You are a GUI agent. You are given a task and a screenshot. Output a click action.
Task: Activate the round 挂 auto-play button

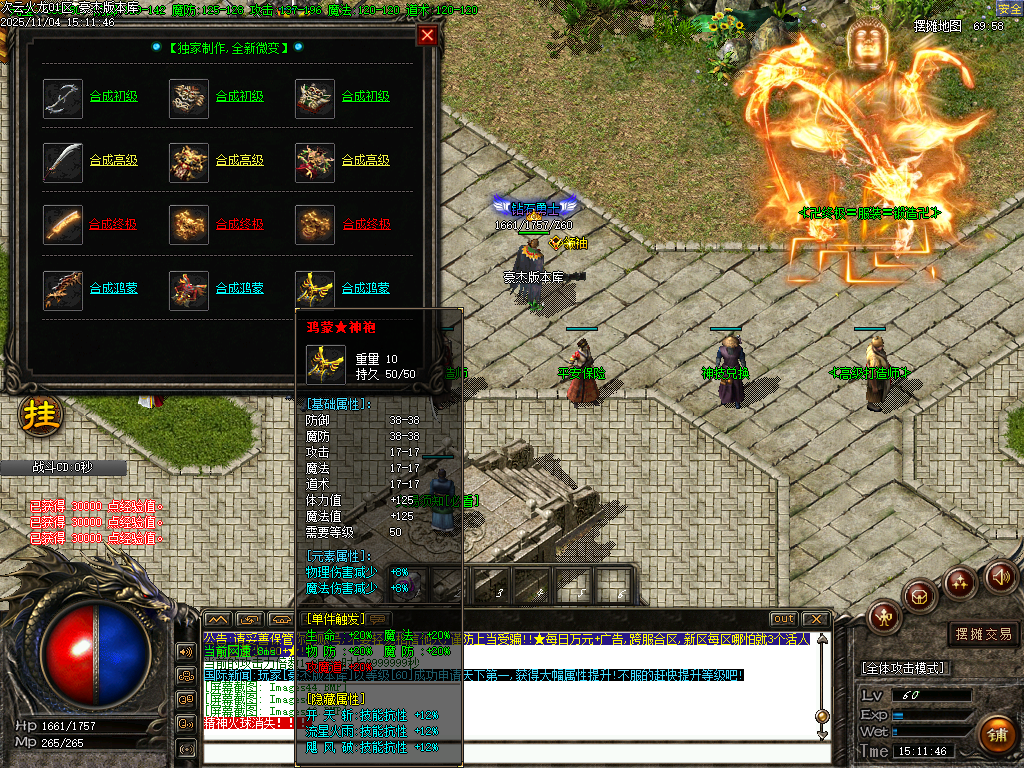pyautogui.click(x=40, y=414)
